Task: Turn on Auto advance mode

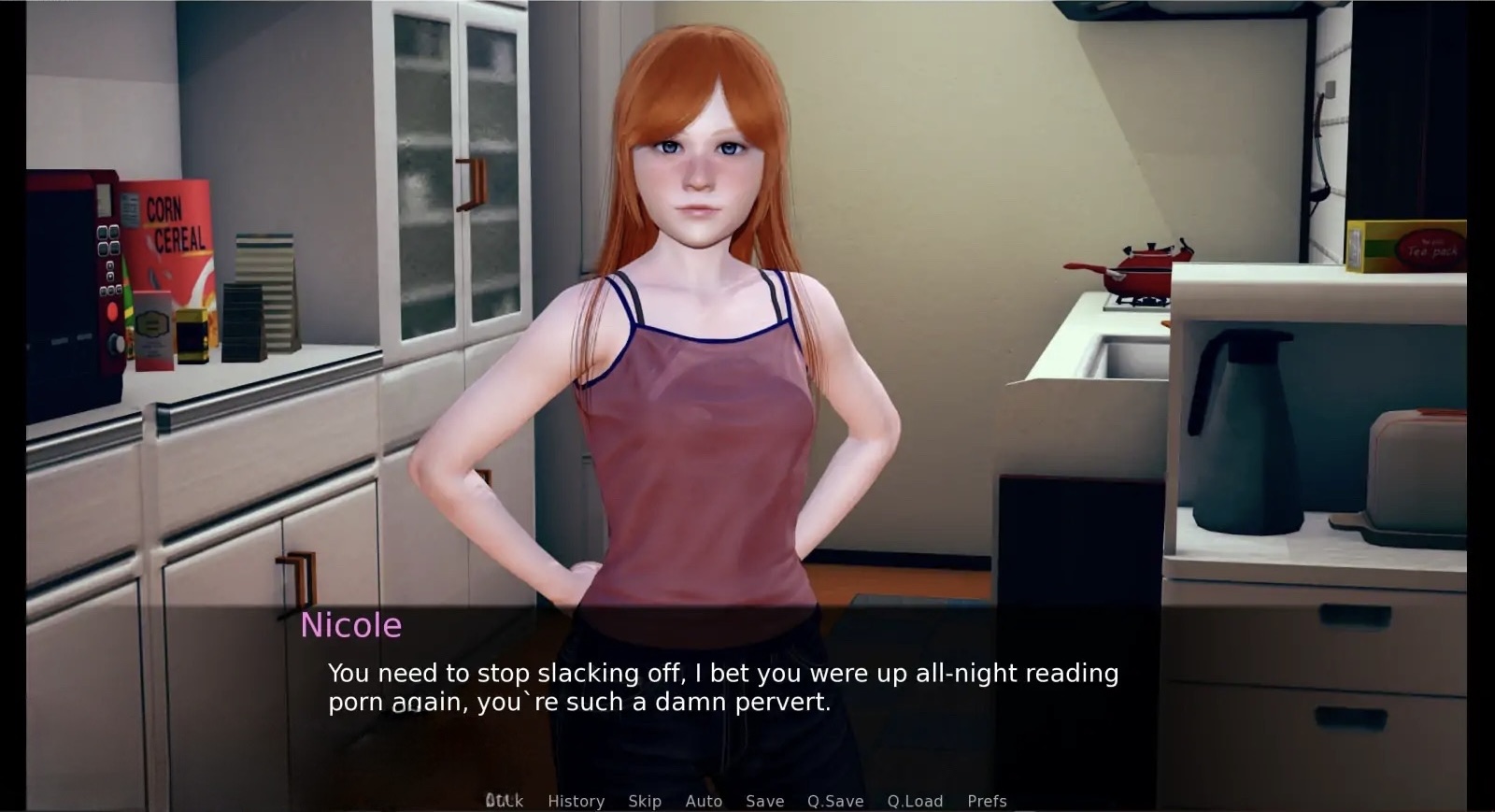Action: [x=704, y=801]
